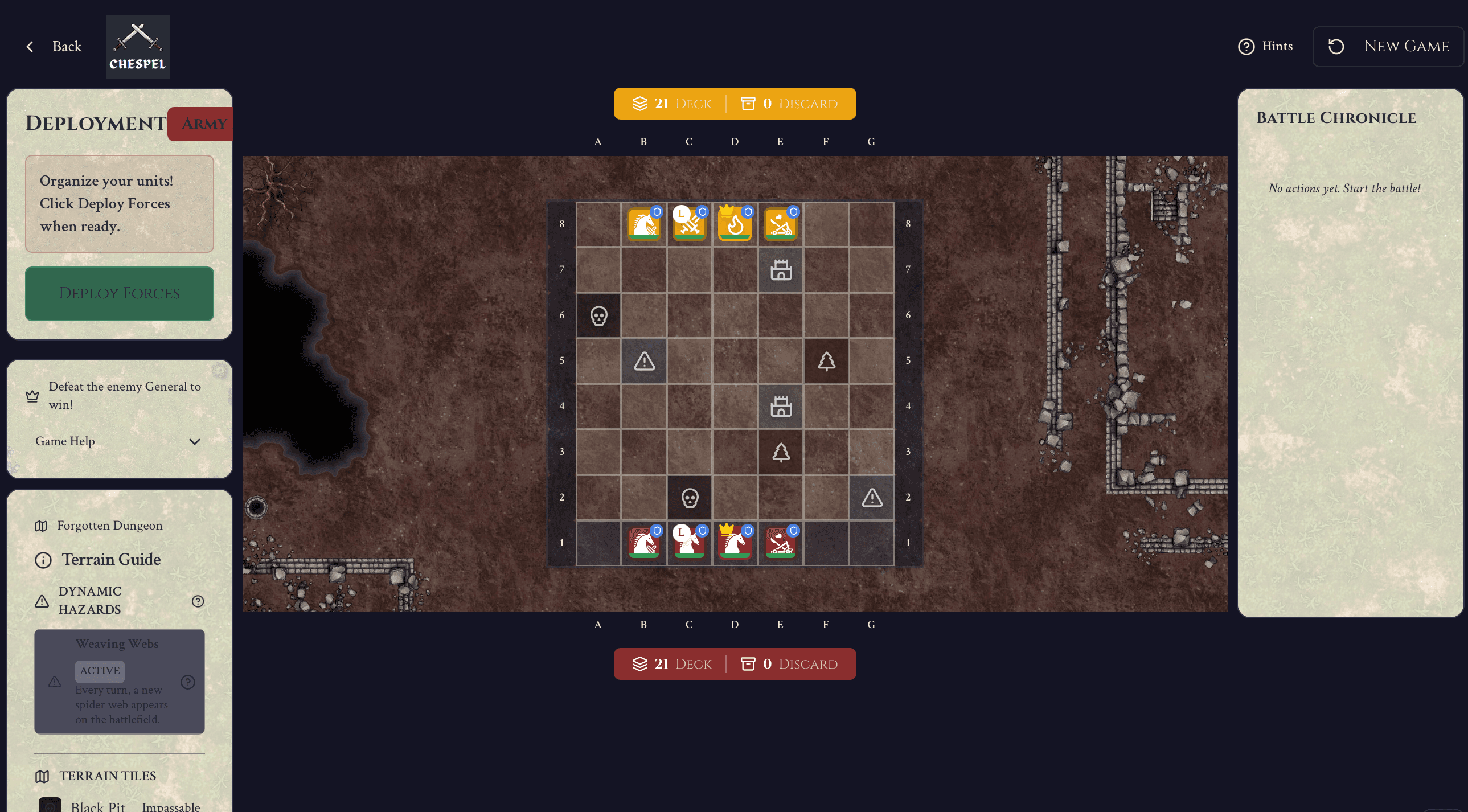Select the gold Knight piece on B8
Viewport: 1468px width, 812px height.
[643, 224]
